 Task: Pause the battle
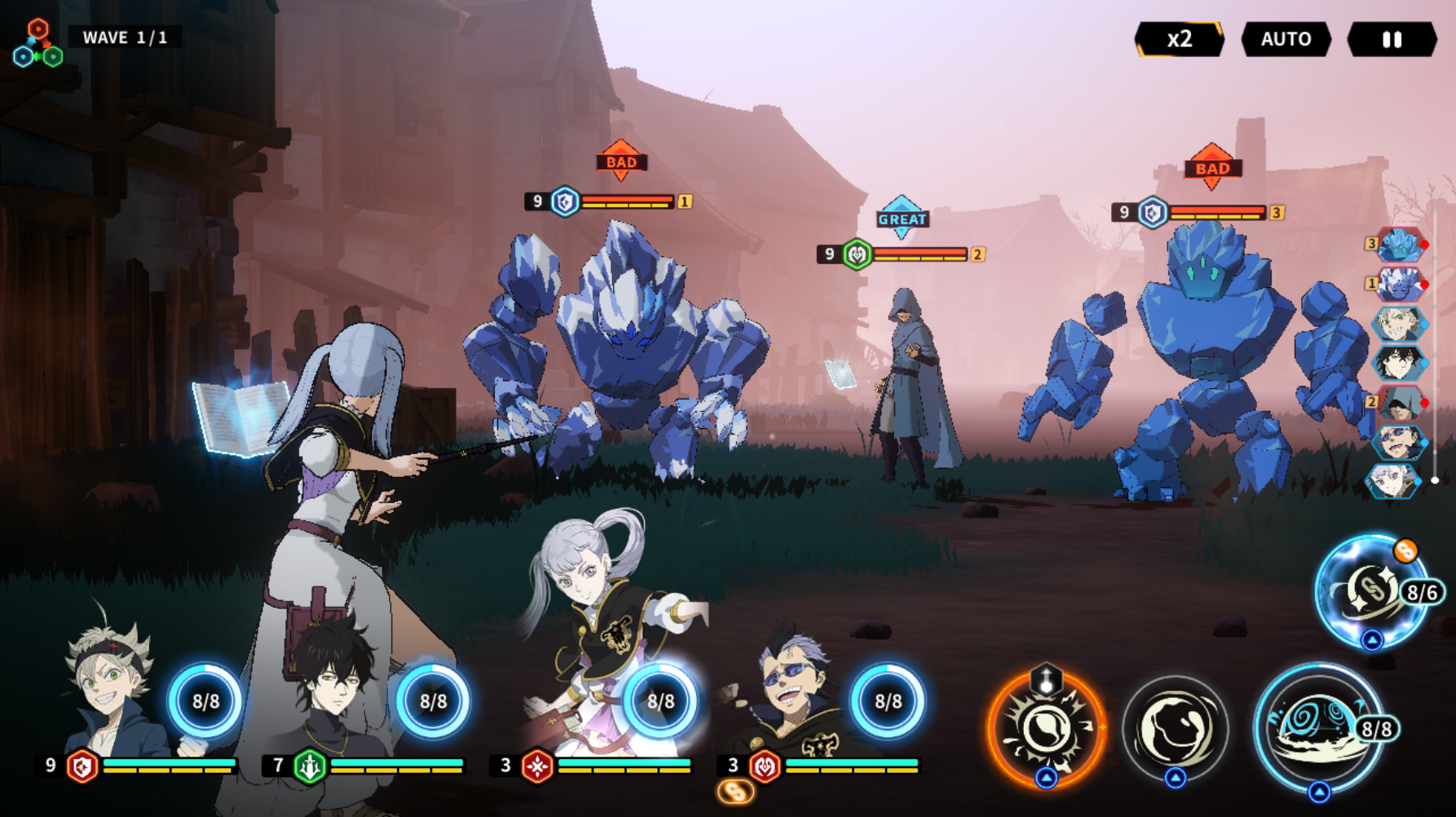coord(1392,39)
